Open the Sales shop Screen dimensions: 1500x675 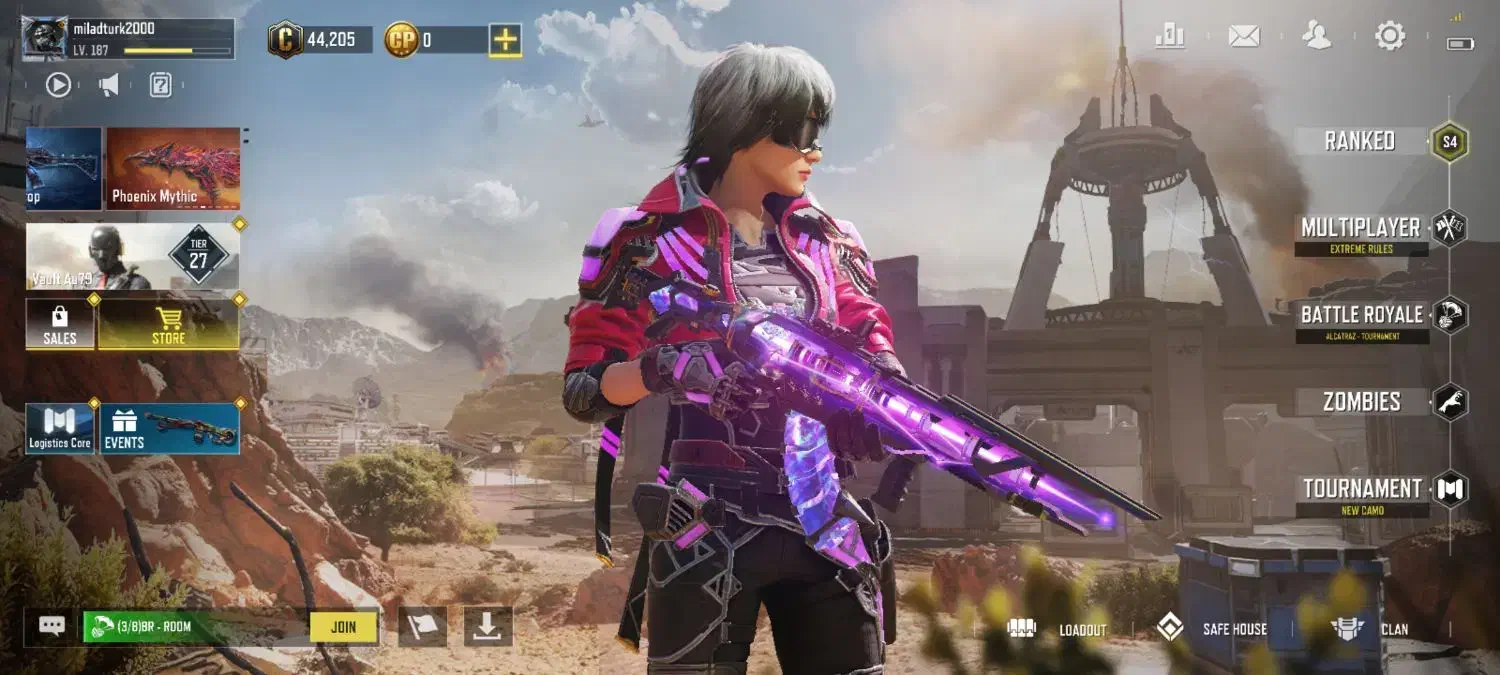[x=60, y=324]
